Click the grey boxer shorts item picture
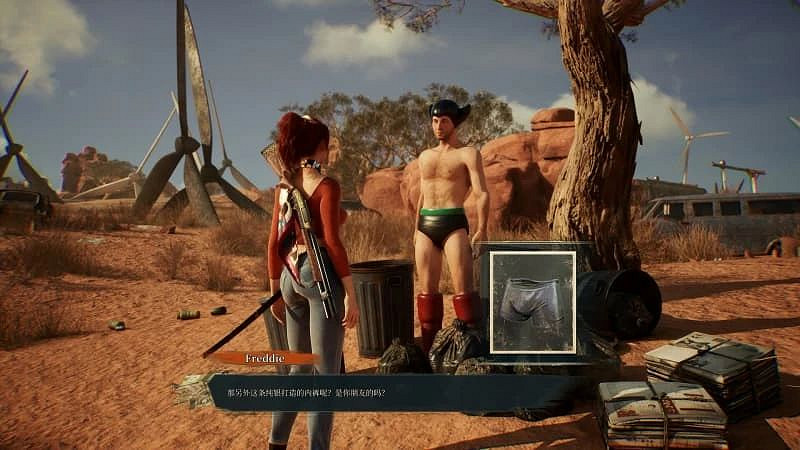The height and width of the screenshot is (450, 800). click(532, 301)
